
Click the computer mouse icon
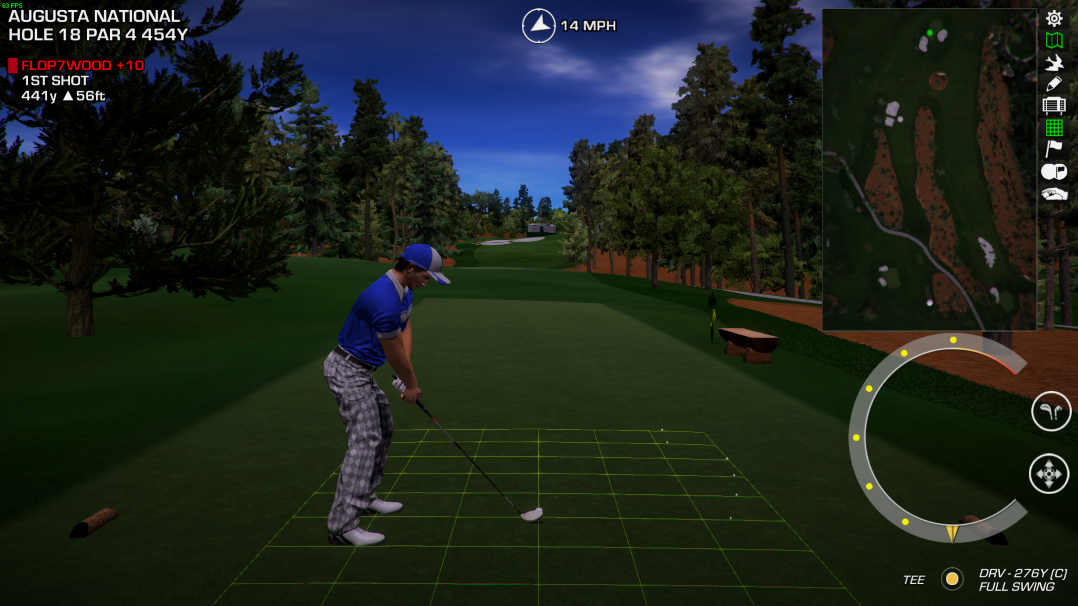[x=1054, y=194]
